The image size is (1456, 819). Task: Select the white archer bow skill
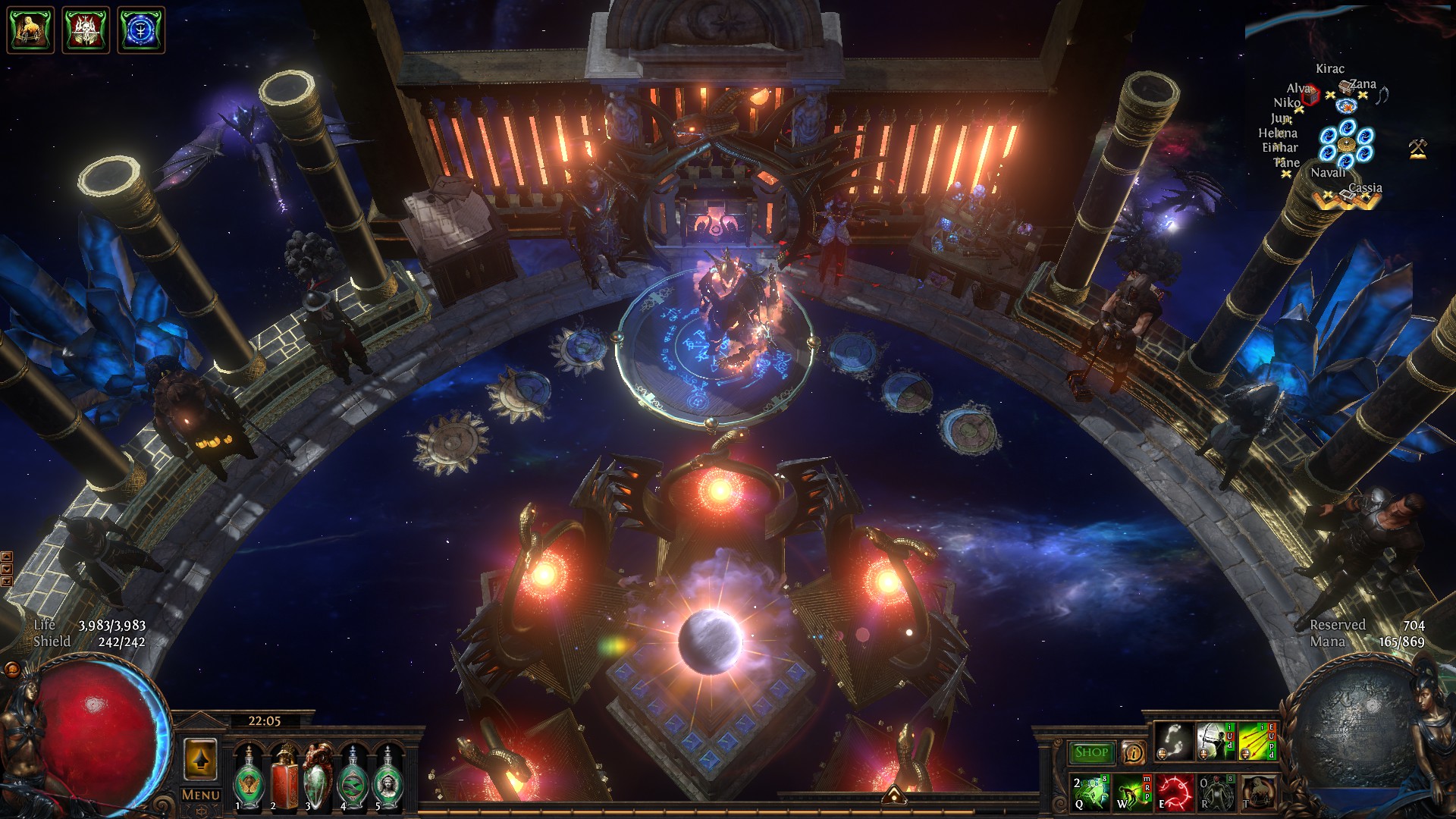tap(1216, 742)
